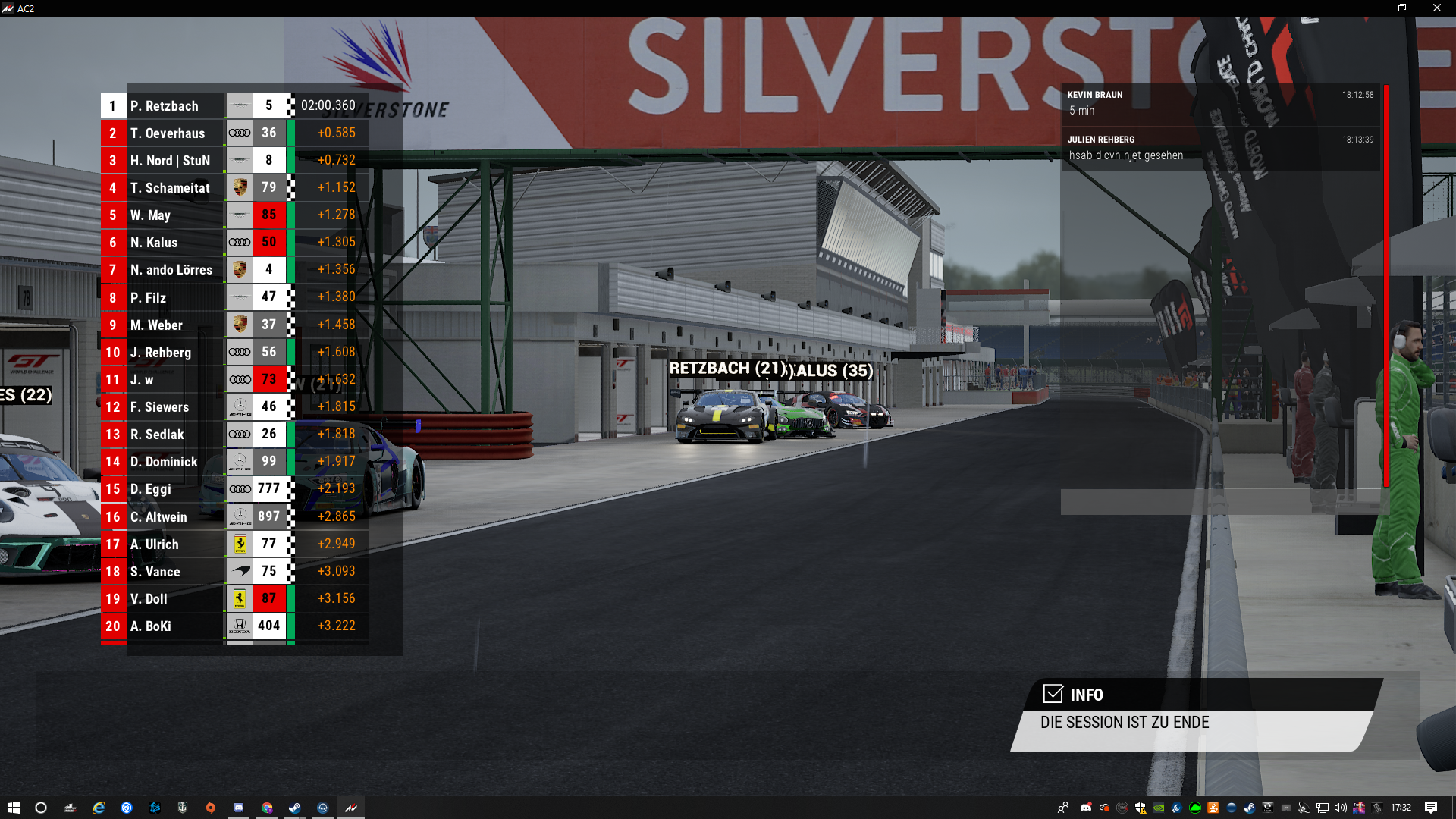Image resolution: width=1456 pixels, height=819 pixels.
Task: Click Julien Rehberg's chat message
Action: tap(1219, 148)
